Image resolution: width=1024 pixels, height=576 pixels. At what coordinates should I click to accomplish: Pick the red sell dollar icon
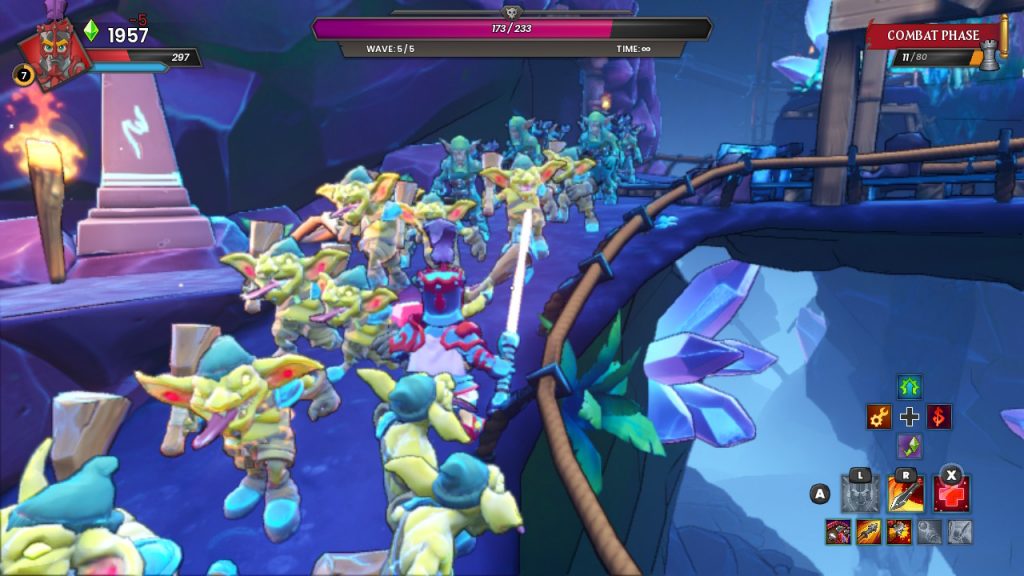coord(939,417)
